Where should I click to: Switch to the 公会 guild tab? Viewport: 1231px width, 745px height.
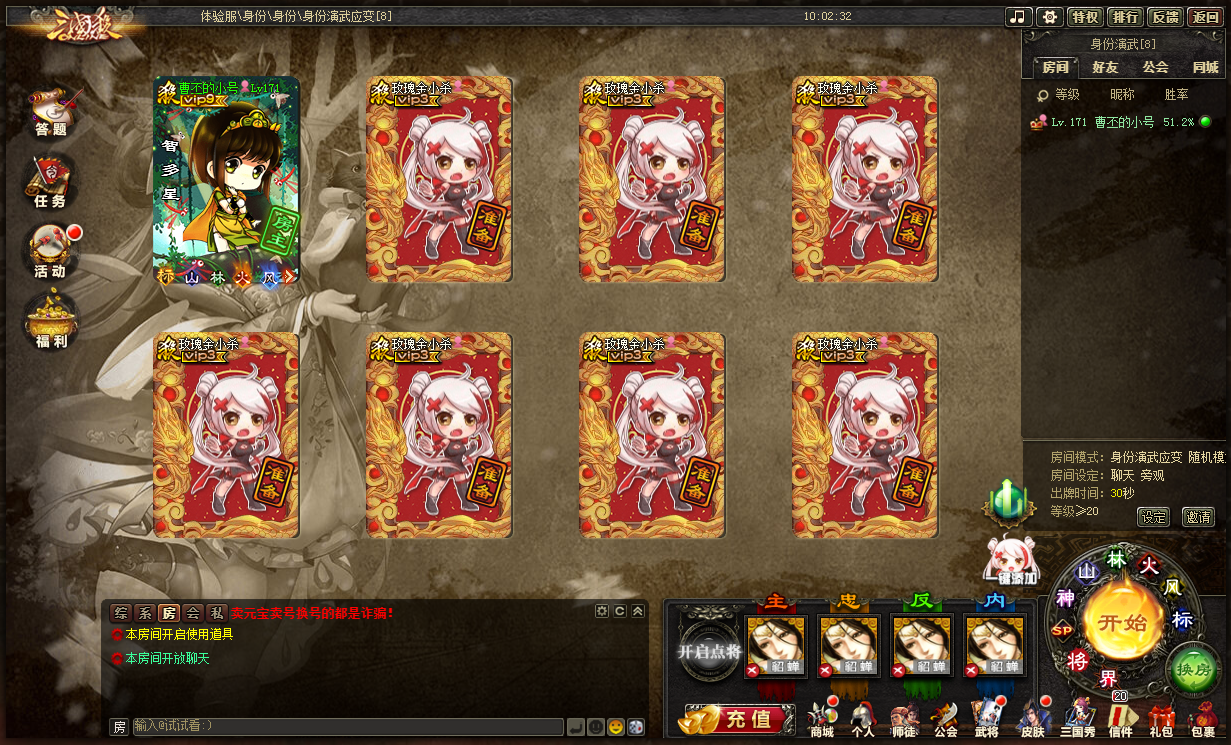pyautogui.click(x=1155, y=67)
